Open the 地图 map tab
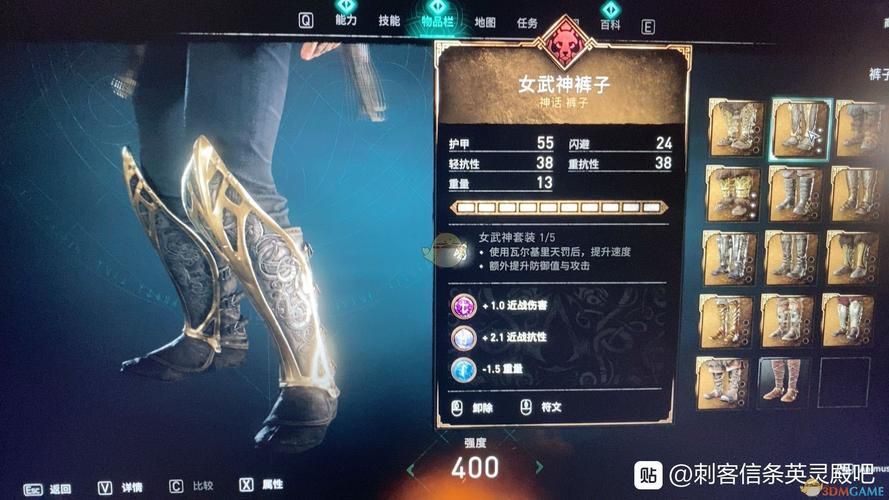 coord(484,22)
